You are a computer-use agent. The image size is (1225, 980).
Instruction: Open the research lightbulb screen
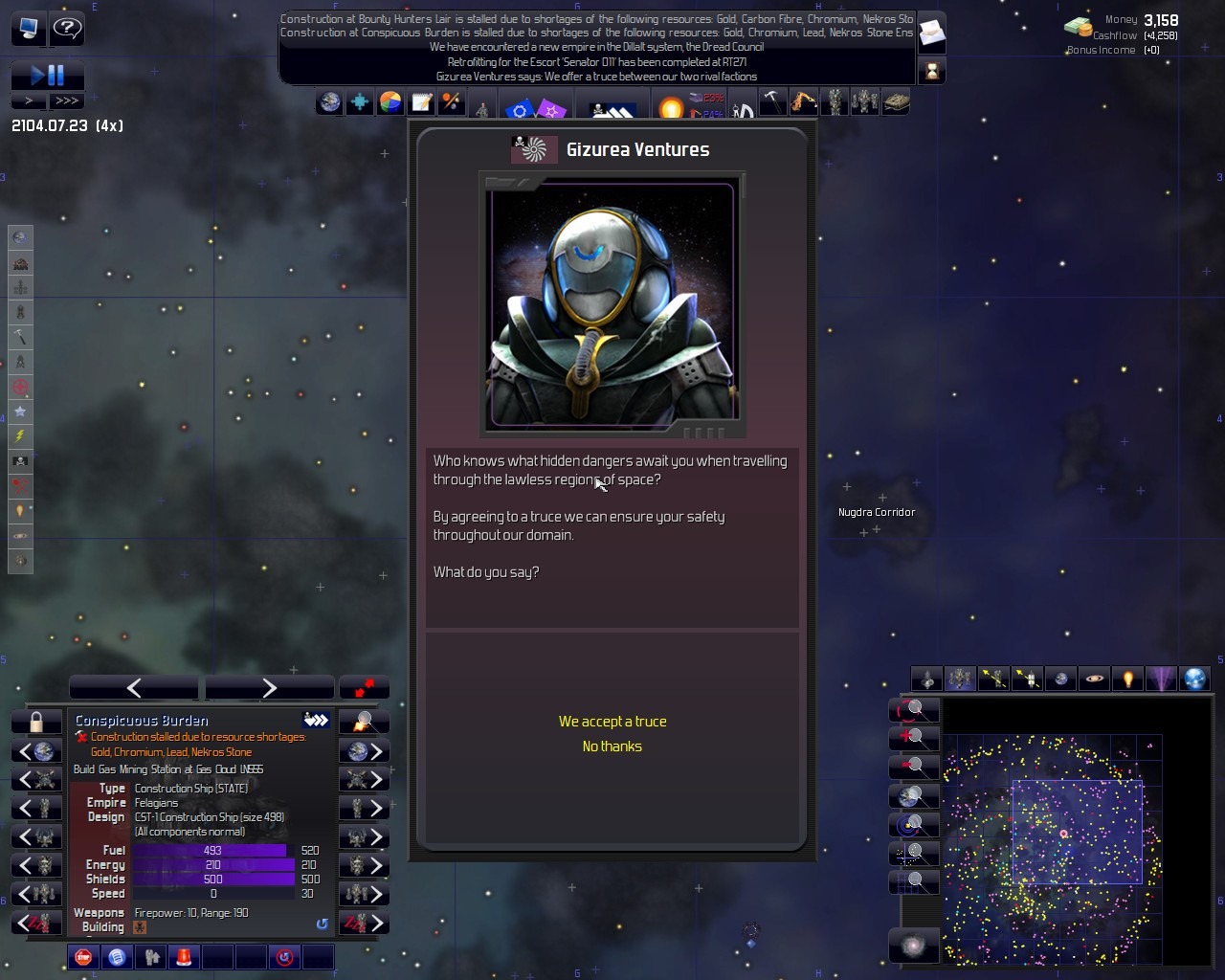pyautogui.click(x=671, y=106)
